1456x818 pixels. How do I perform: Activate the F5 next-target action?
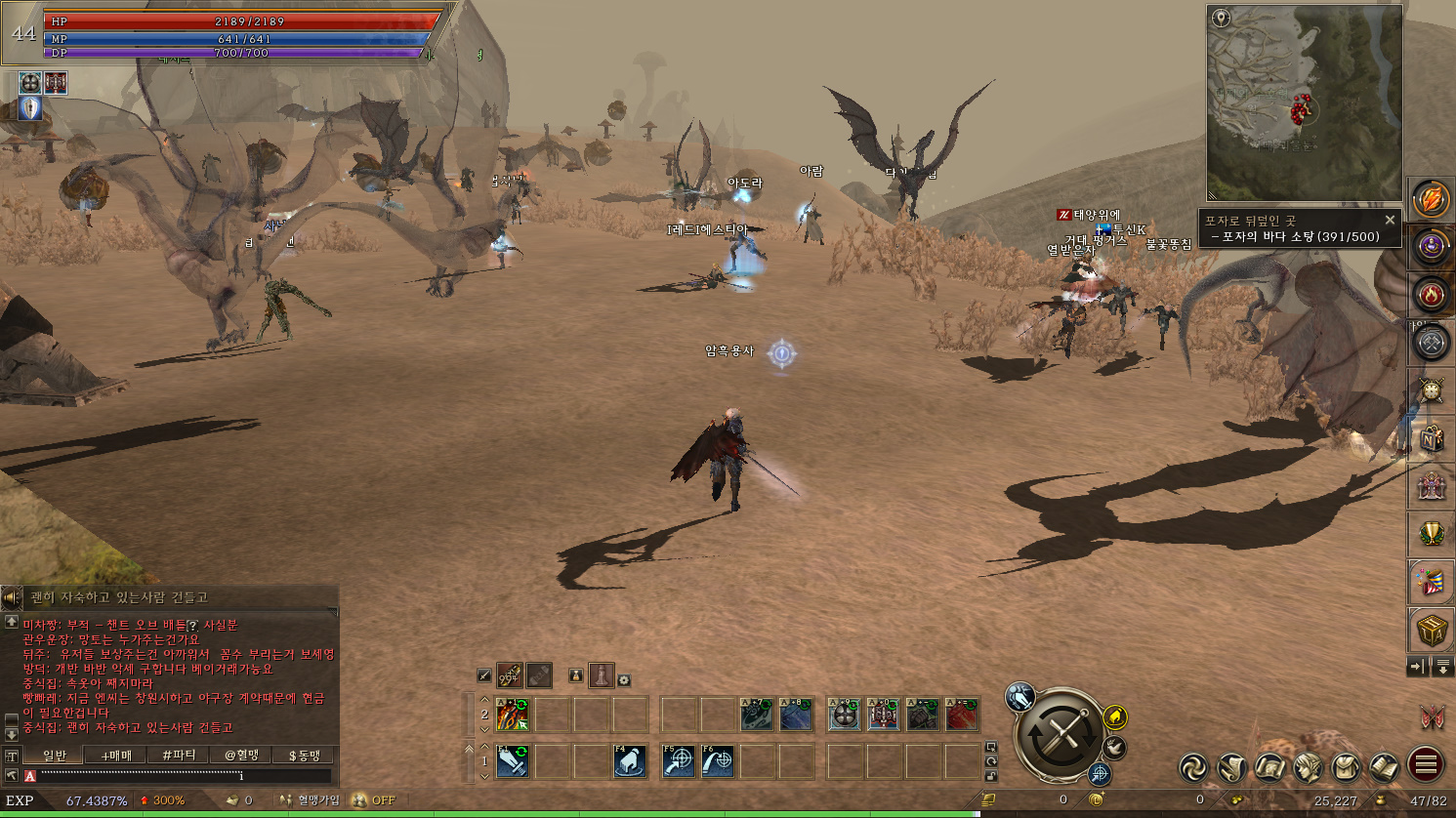point(679,761)
